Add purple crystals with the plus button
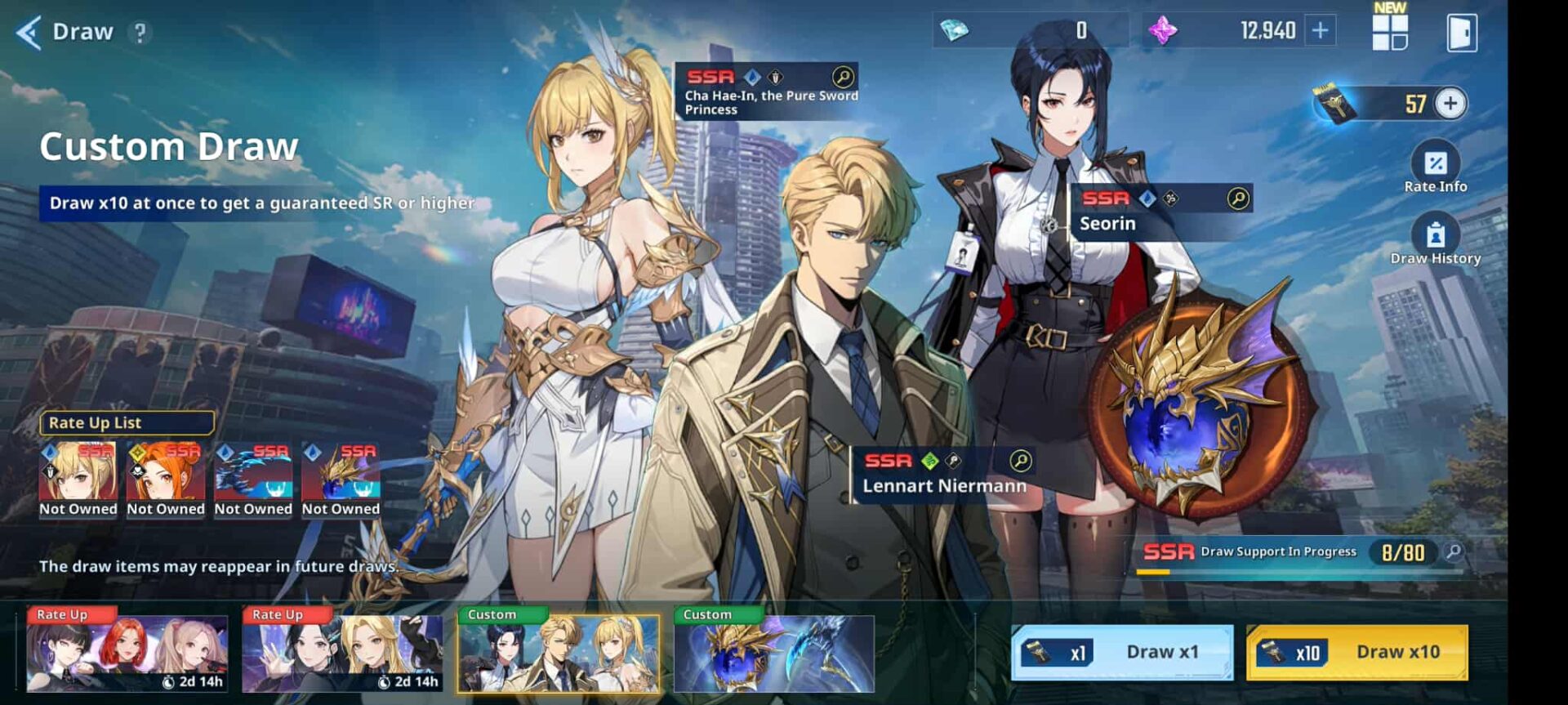The width and height of the screenshot is (1568, 705). (x=1320, y=31)
